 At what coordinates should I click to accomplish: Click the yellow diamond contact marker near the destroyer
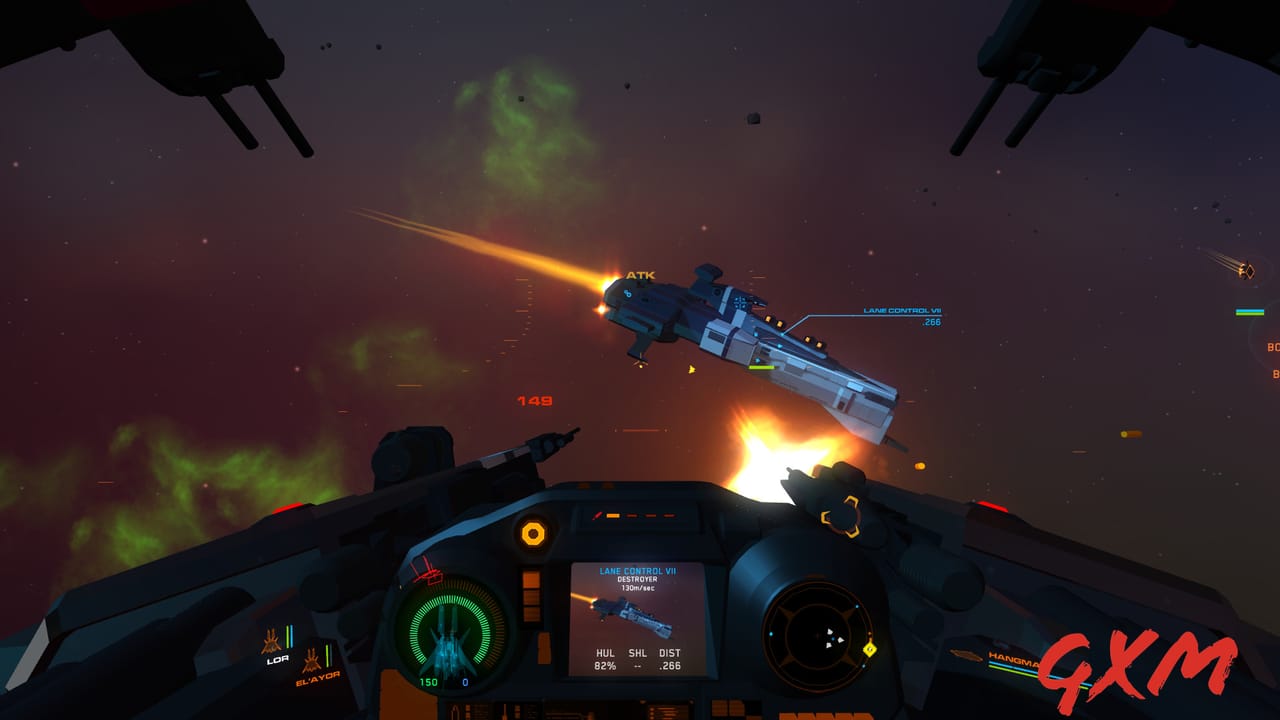[x=692, y=368]
